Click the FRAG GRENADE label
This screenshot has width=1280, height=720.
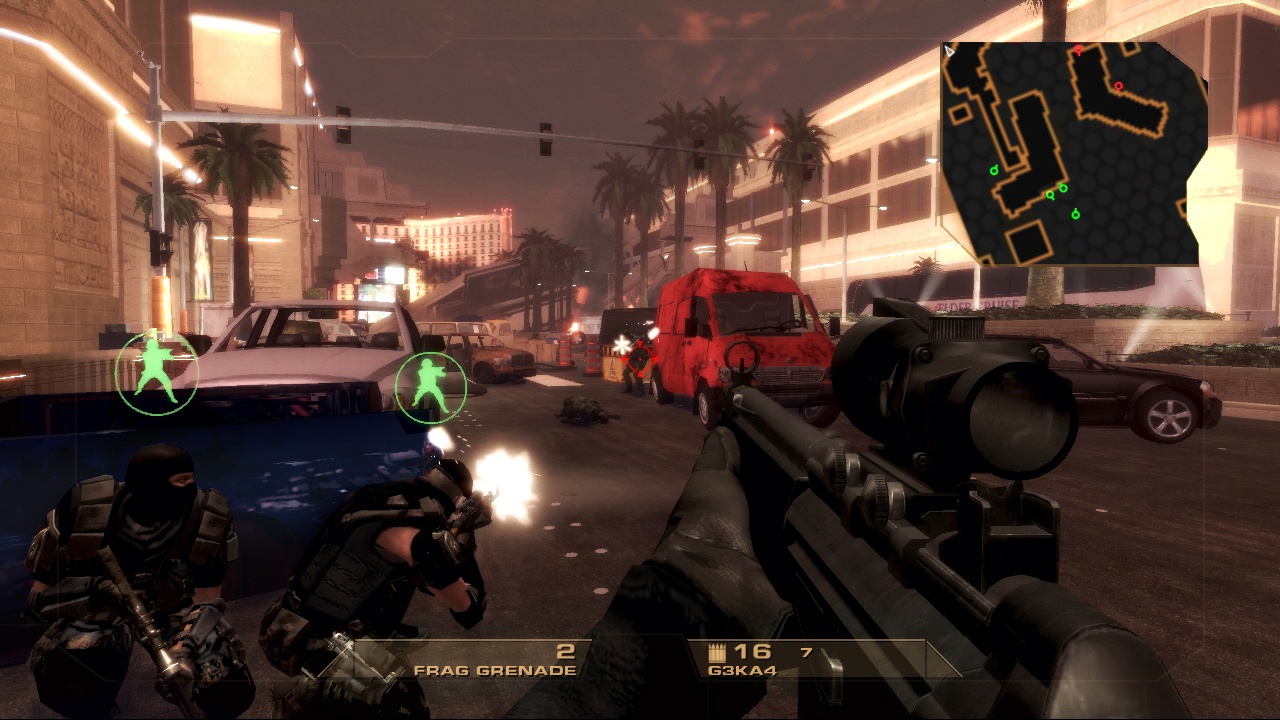[x=494, y=670]
